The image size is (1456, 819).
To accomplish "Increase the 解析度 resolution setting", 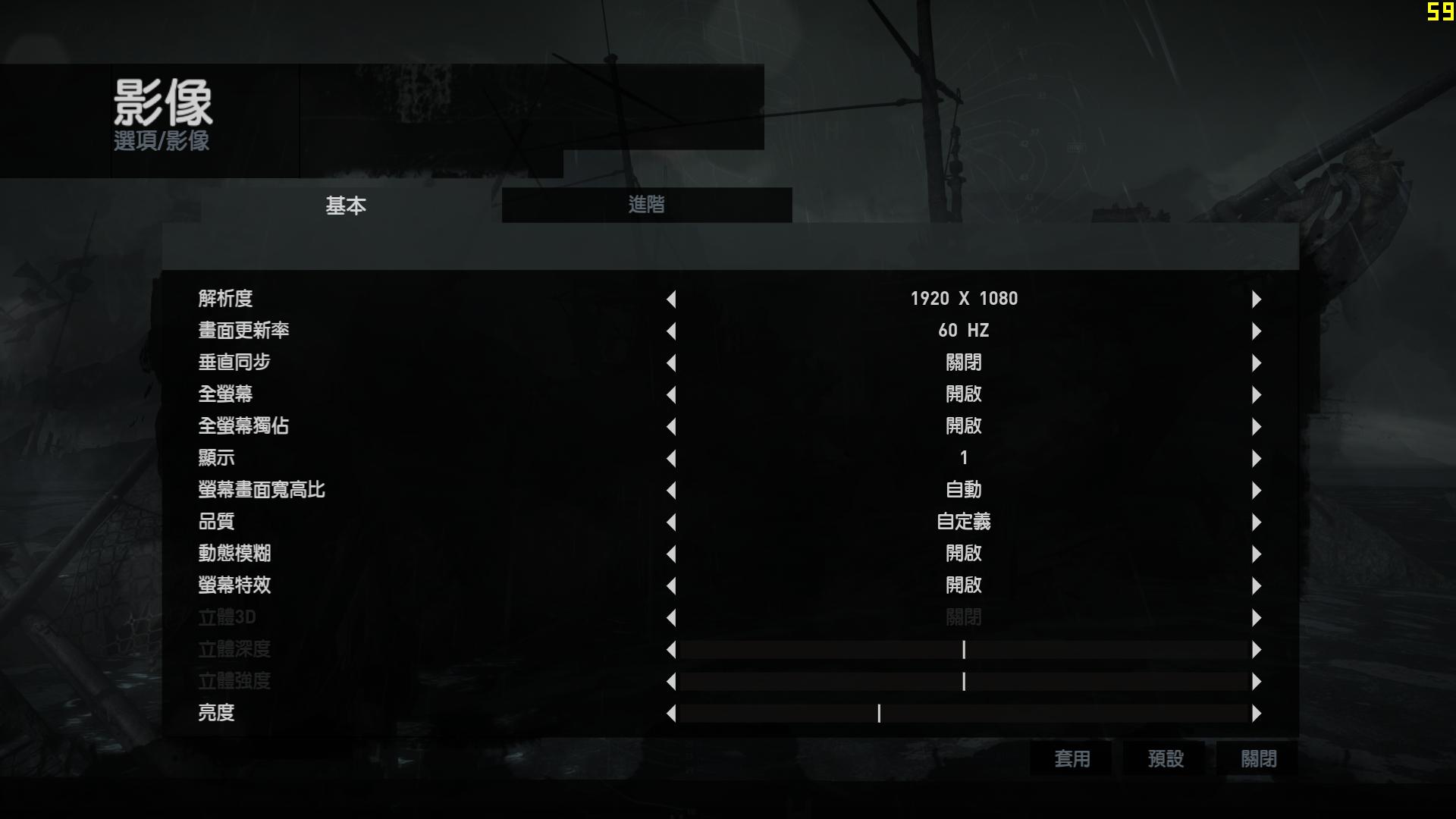I will (1256, 299).
